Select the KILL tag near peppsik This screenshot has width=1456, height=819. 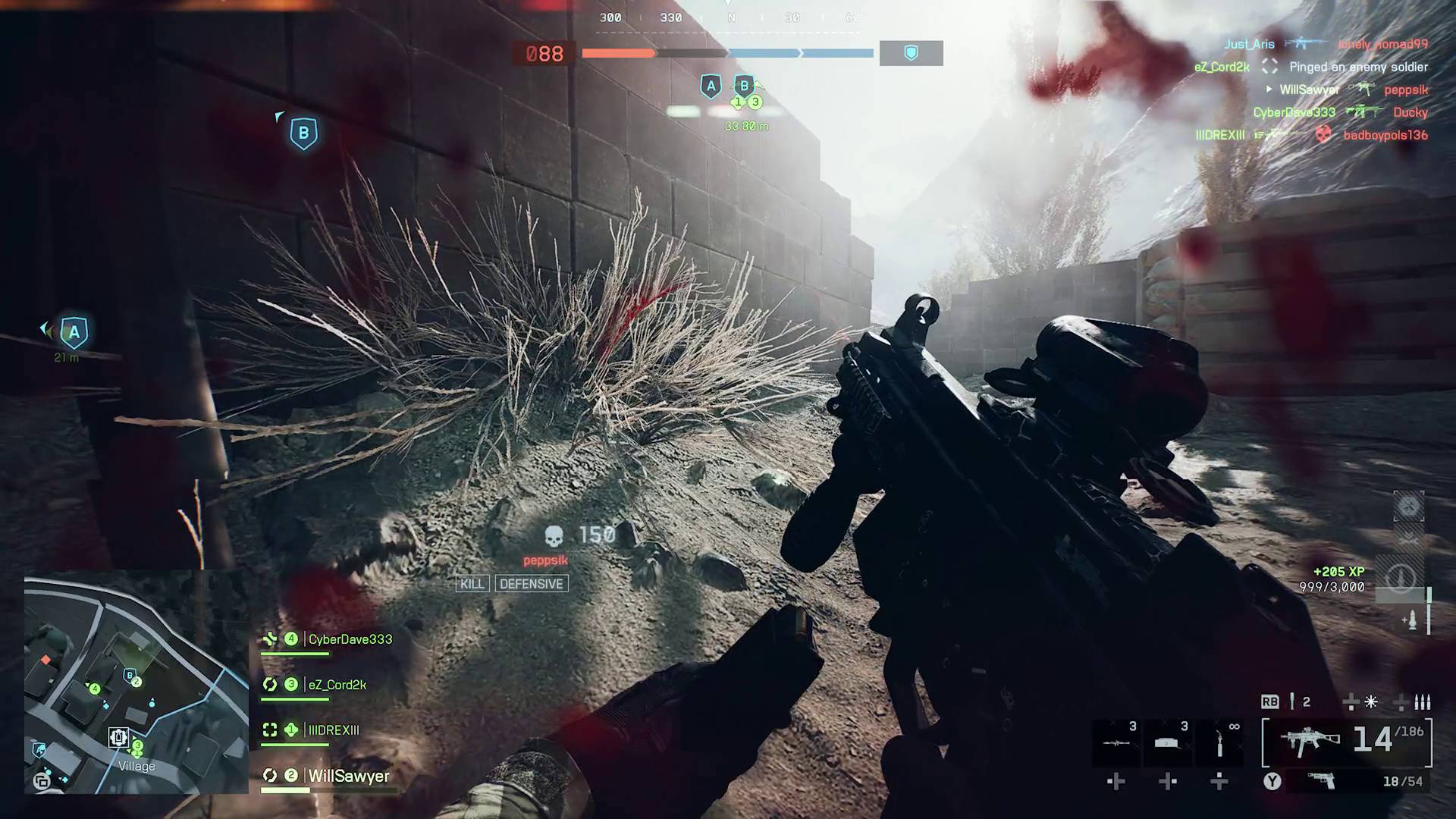click(x=472, y=583)
